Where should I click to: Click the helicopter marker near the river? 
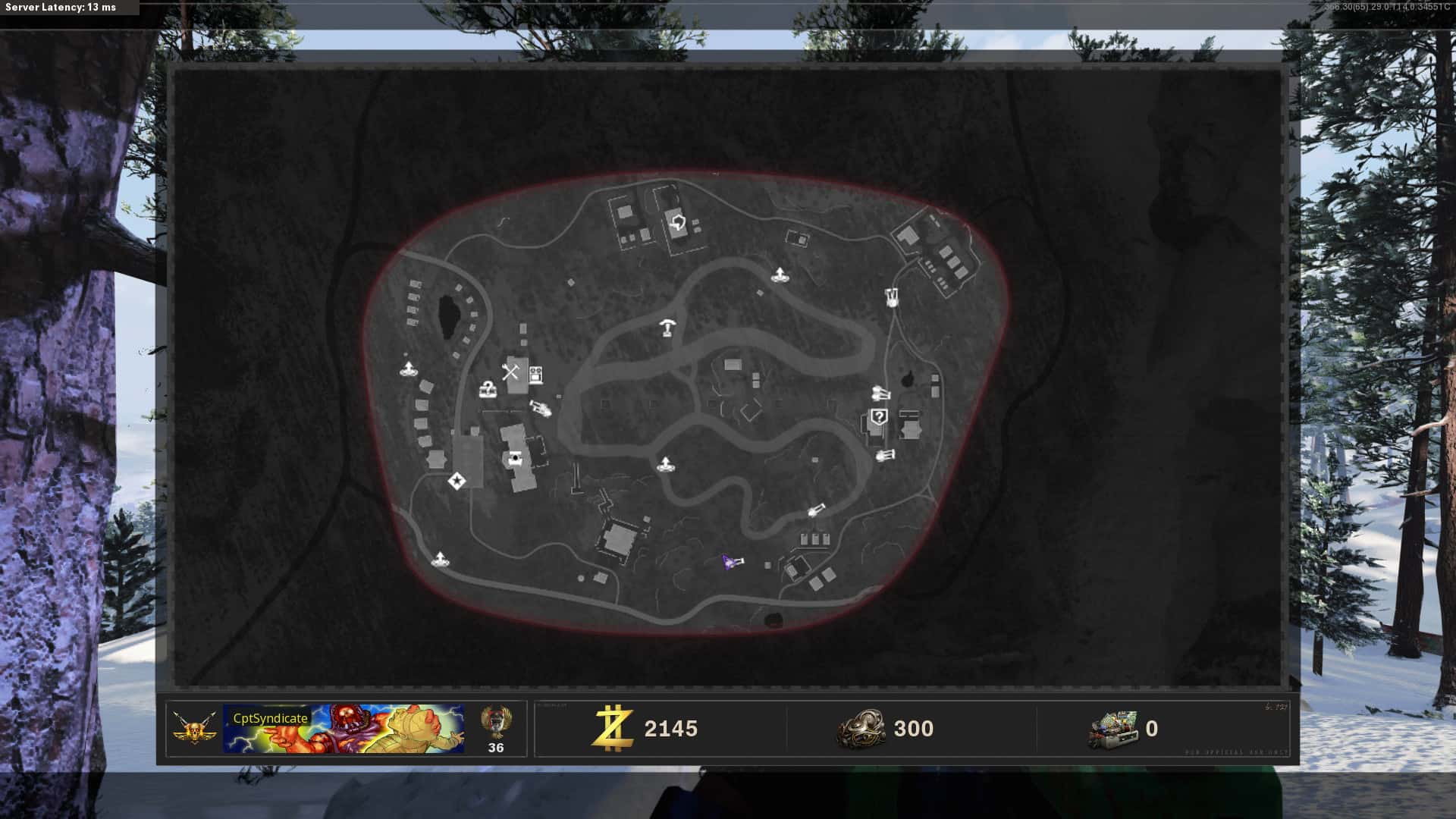[x=540, y=409]
